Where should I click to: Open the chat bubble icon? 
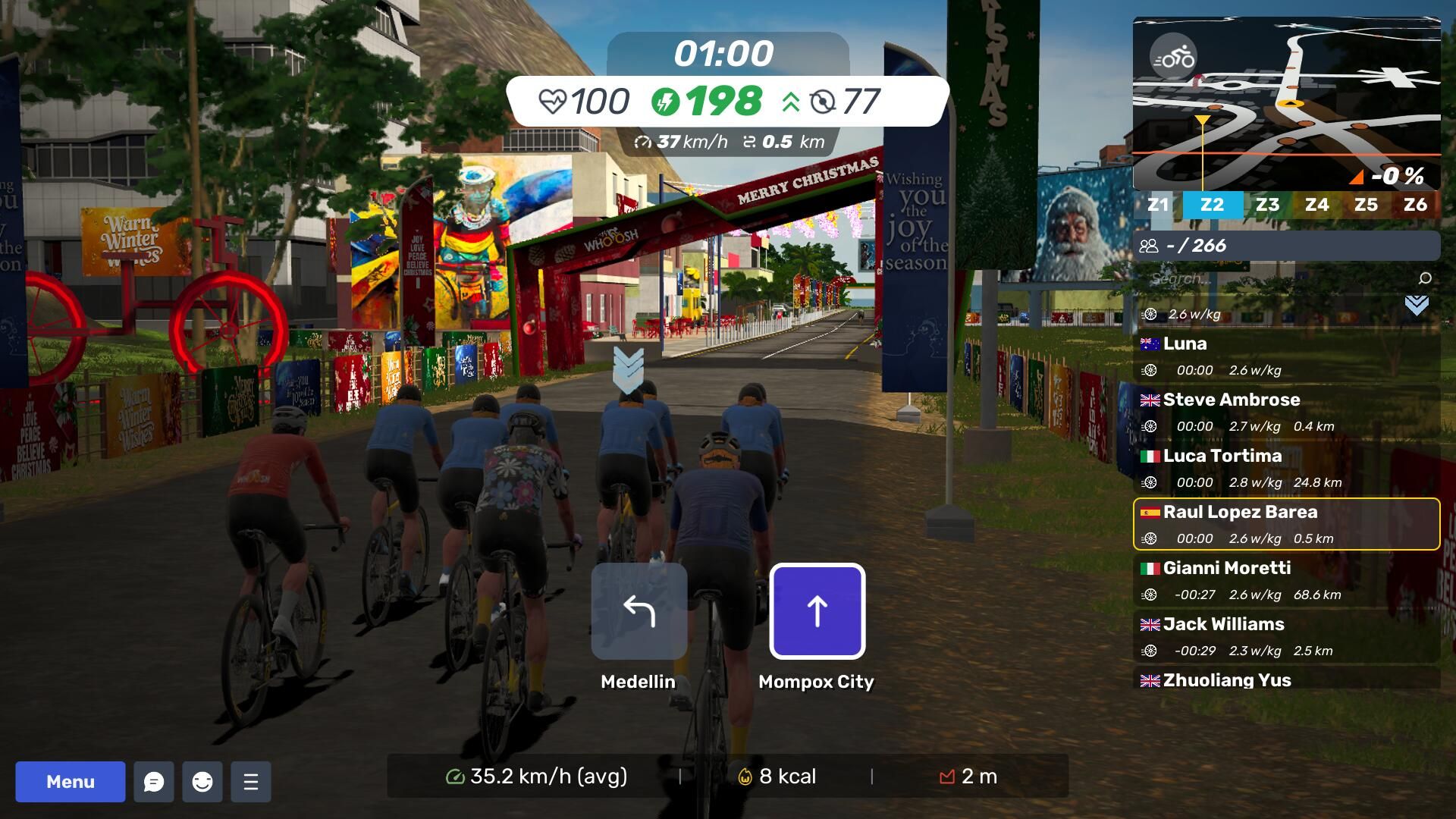(154, 782)
